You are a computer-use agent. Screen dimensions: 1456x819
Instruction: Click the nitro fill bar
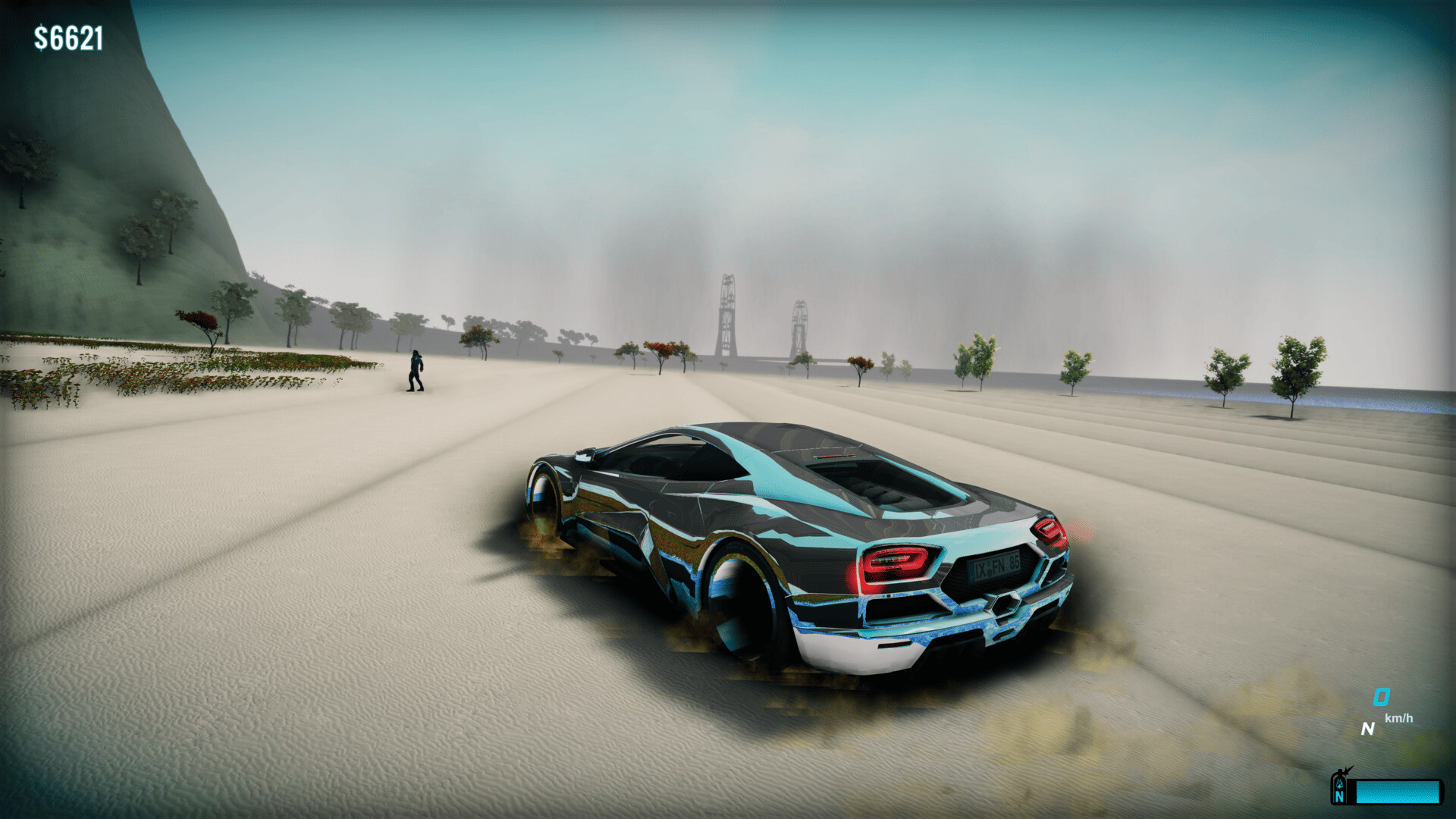tap(1399, 791)
